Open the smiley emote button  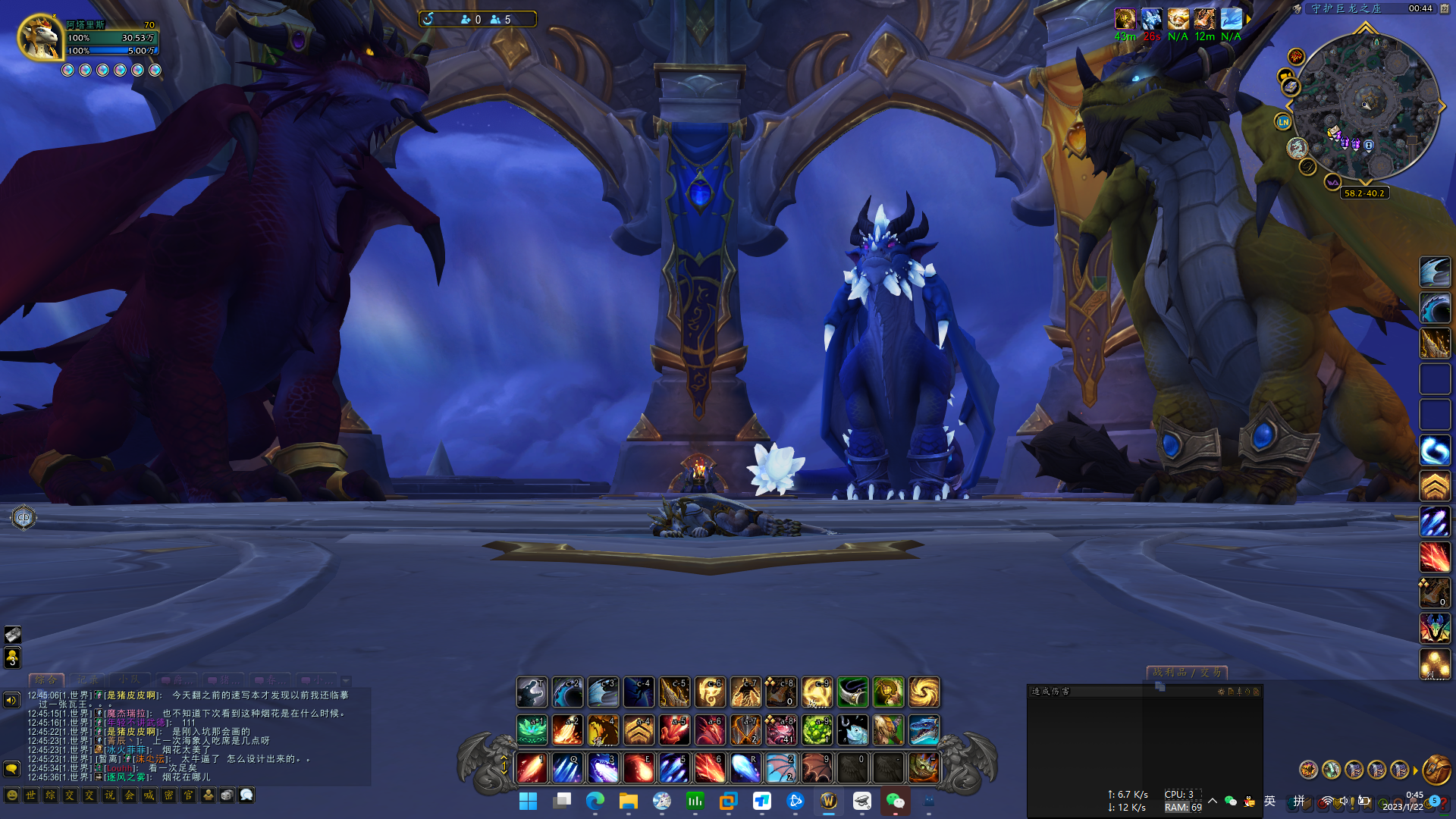click(11, 795)
